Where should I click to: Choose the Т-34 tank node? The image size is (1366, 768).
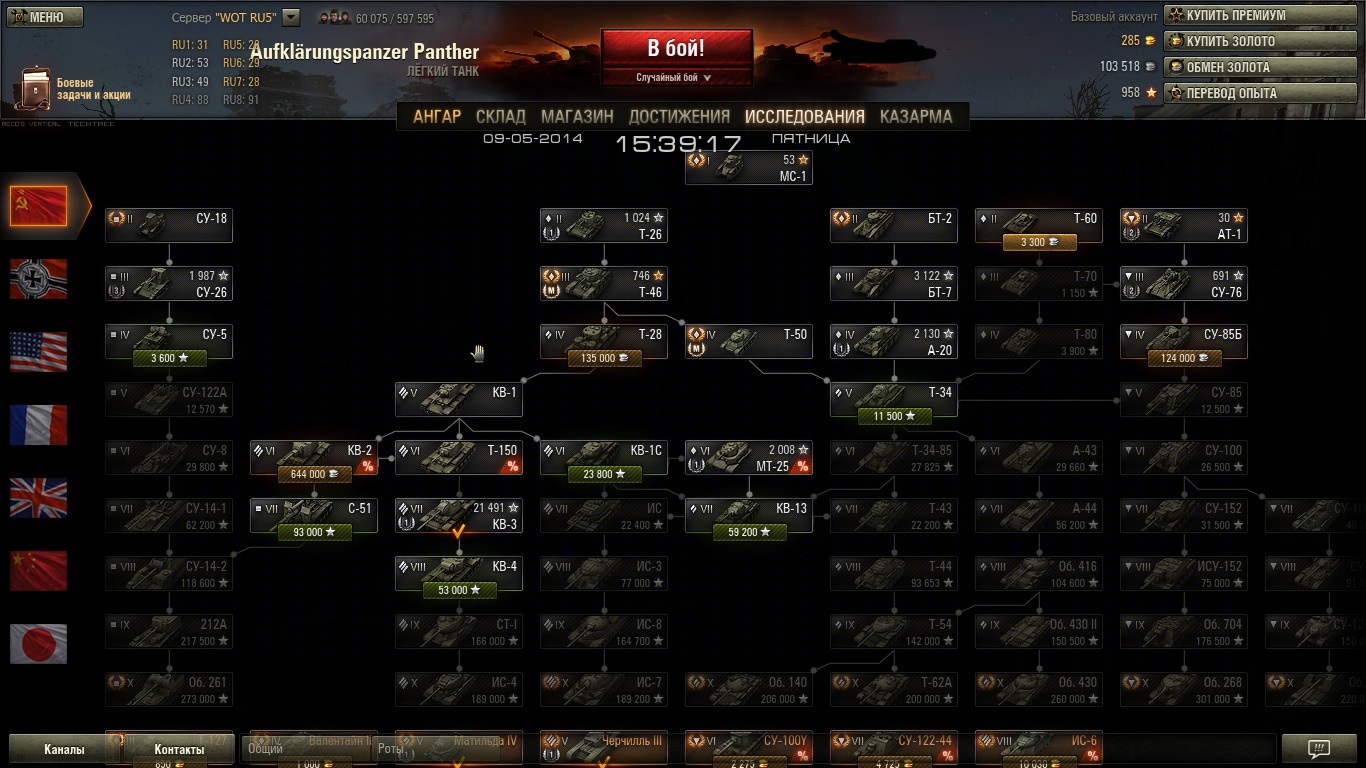point(894,399)
